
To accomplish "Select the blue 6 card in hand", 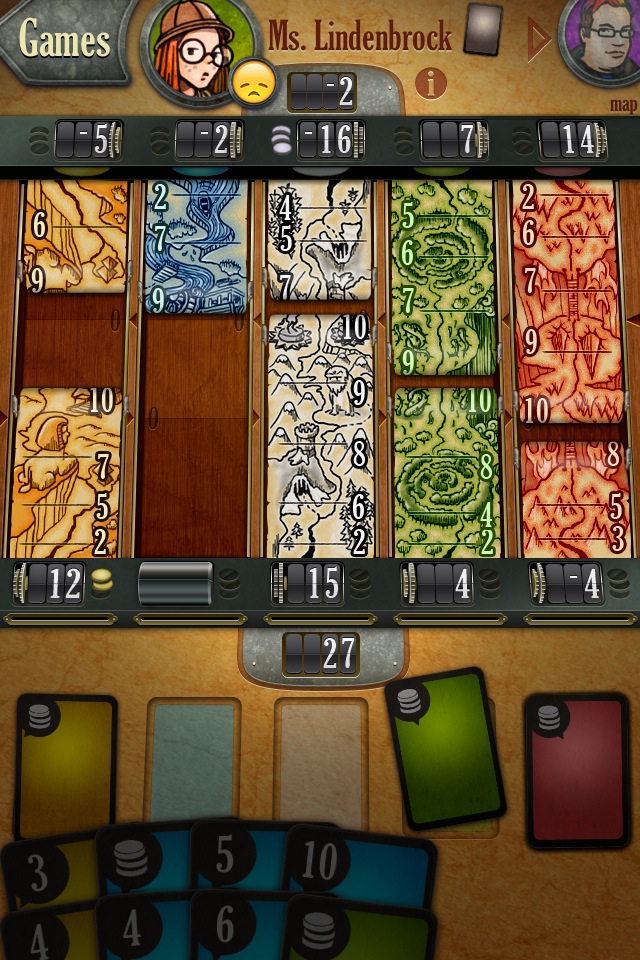I will (x=232, y=930).
